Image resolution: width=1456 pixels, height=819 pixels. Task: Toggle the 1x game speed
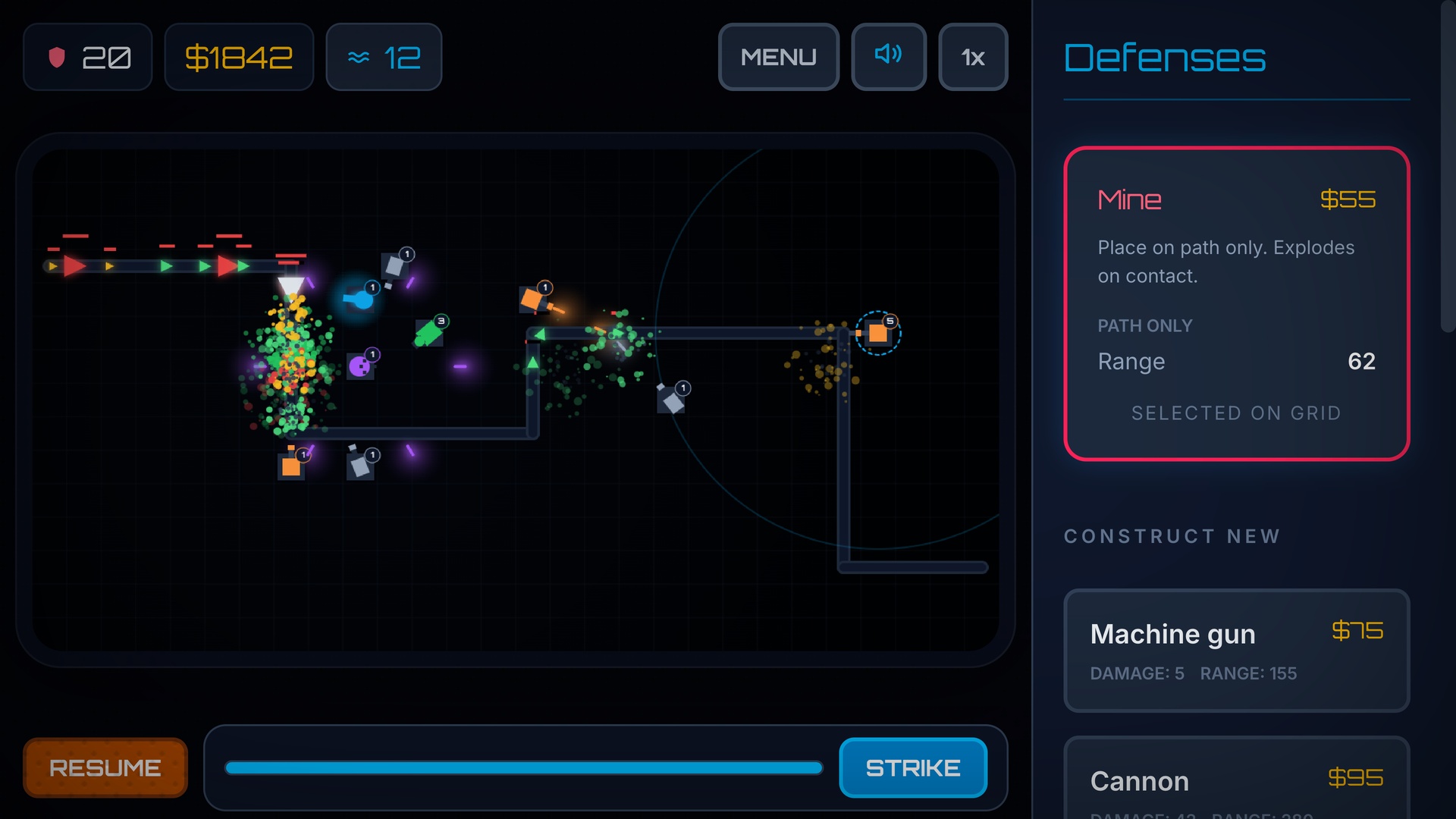click(x=973, y=56)
